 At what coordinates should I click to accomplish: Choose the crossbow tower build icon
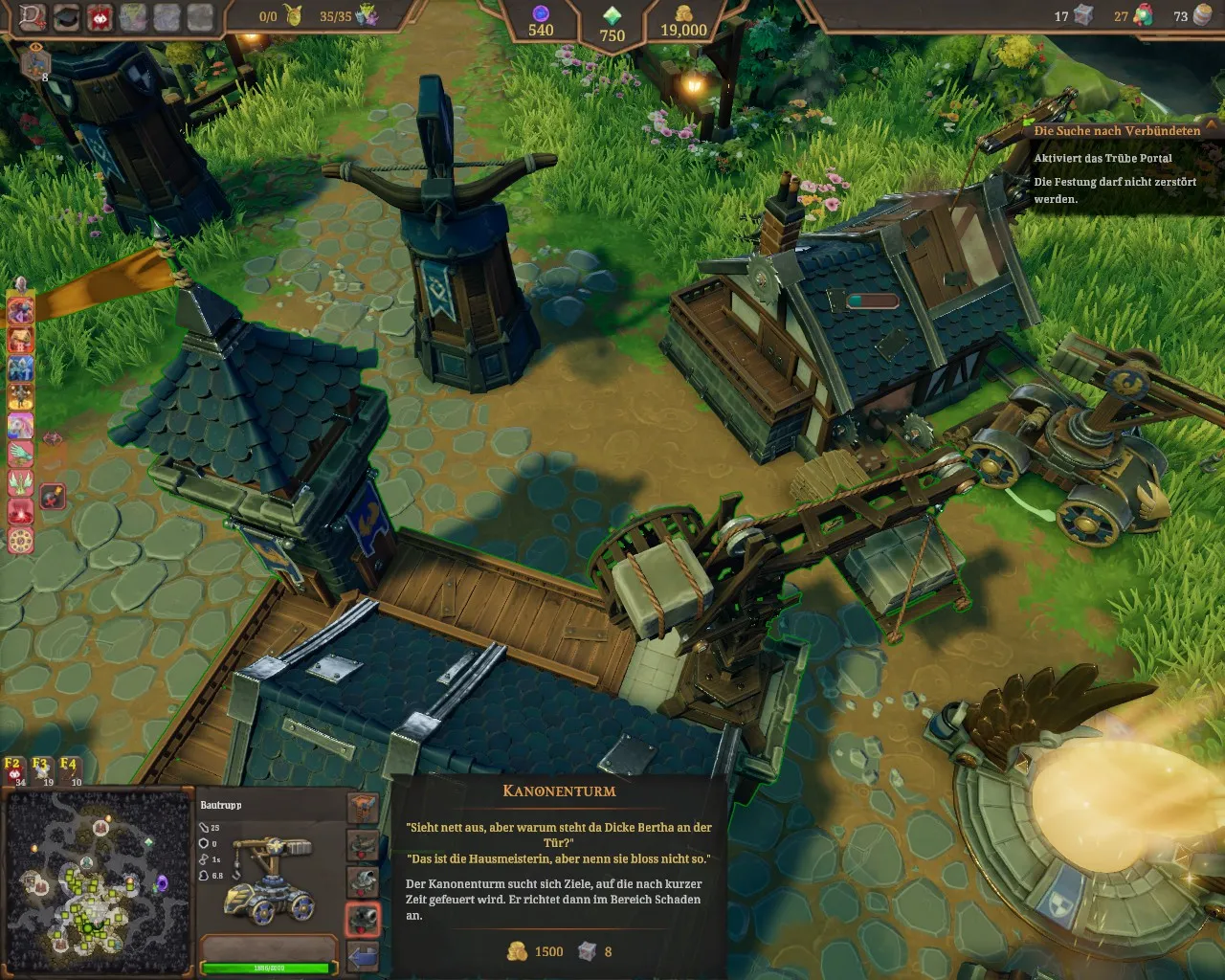point(363,846)
